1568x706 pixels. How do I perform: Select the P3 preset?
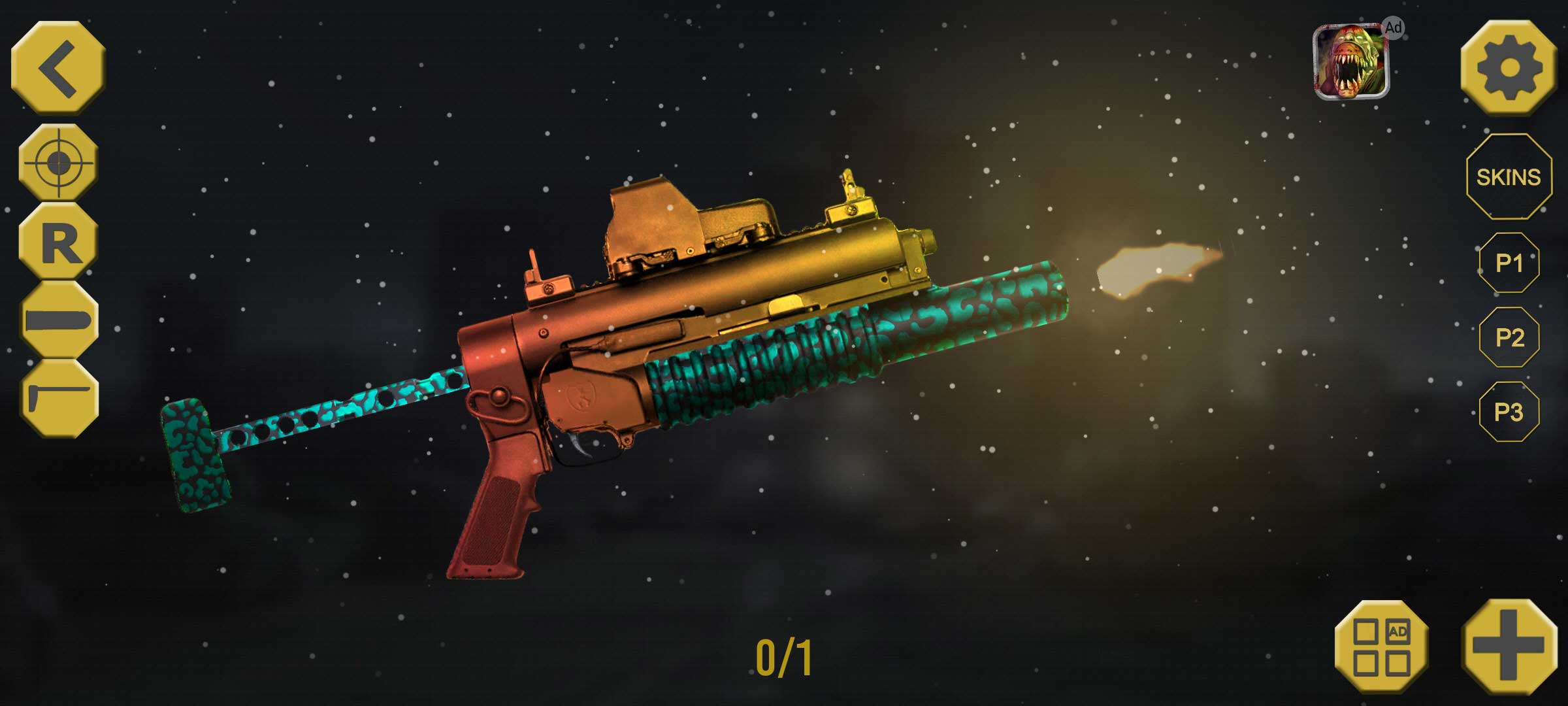(1509, 412)
